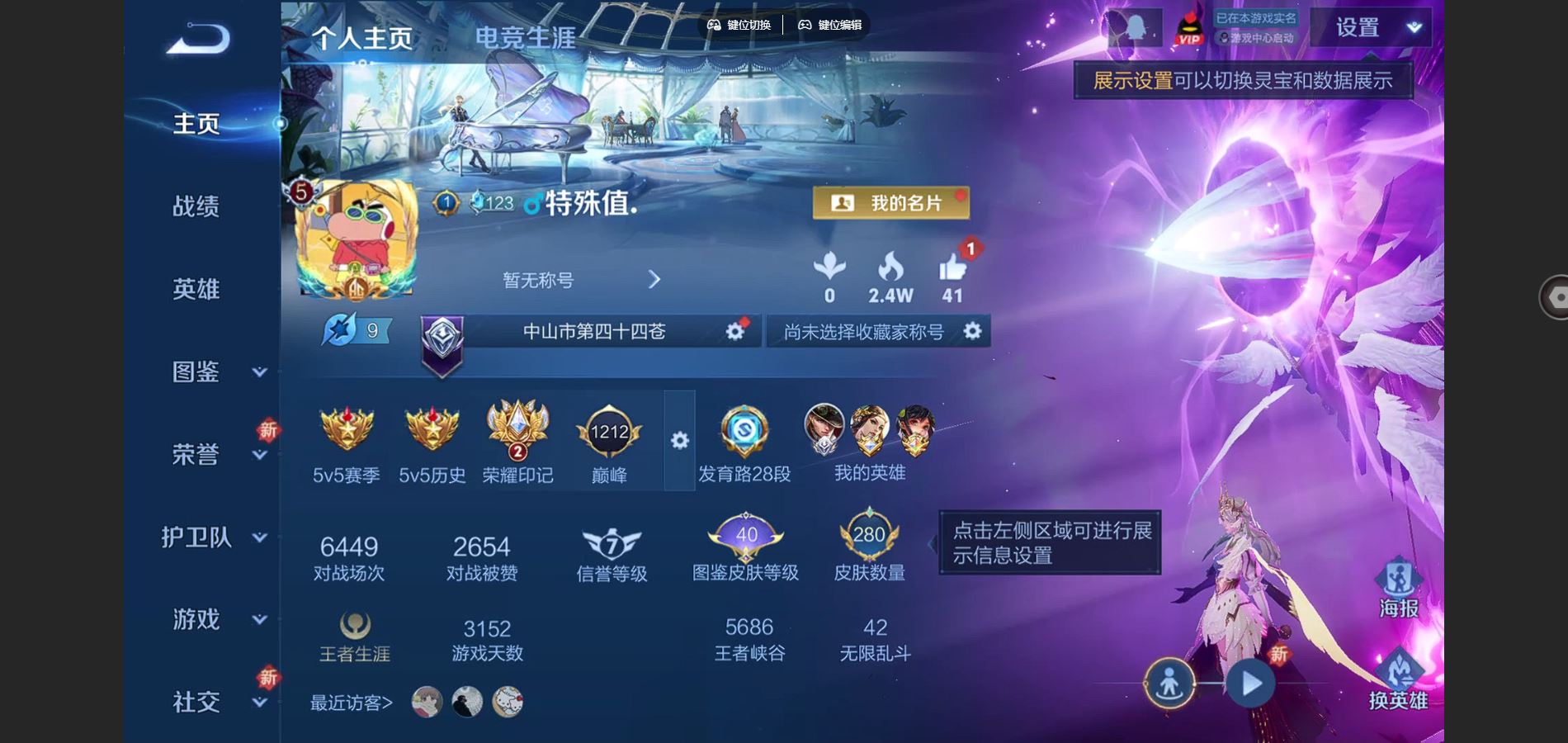Expand the 设置 dropdown arrow
The image size is (1568, 743).
(x=1413, y=27)
